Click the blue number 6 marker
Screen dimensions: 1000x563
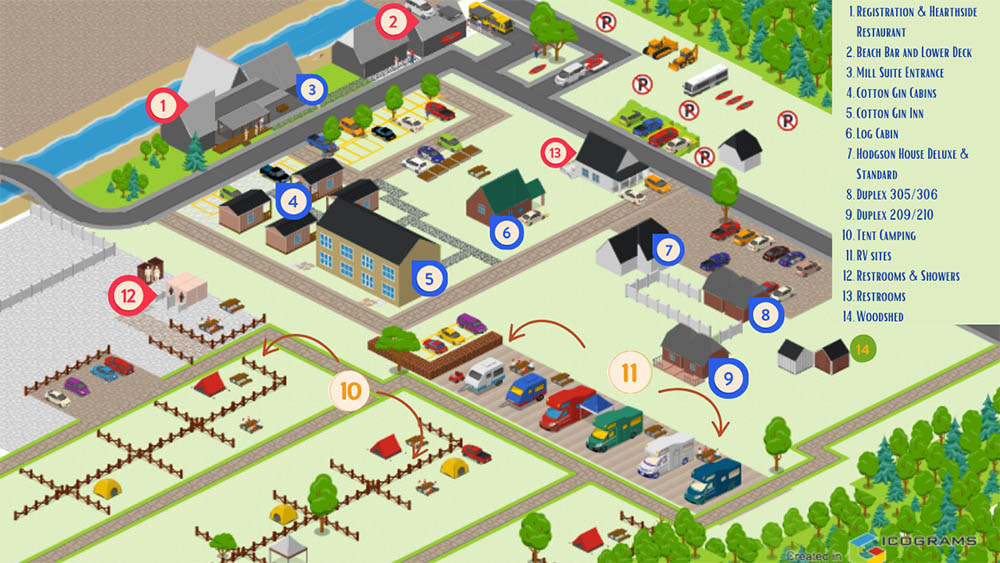[506, 234]
